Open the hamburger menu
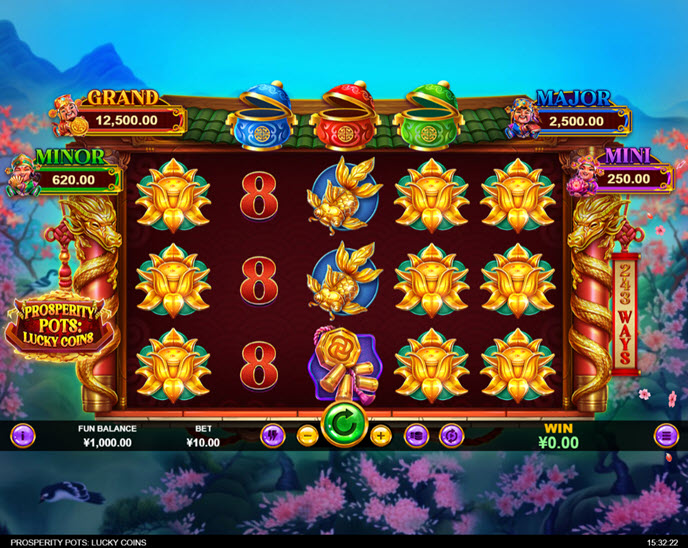 pos(666,435)
